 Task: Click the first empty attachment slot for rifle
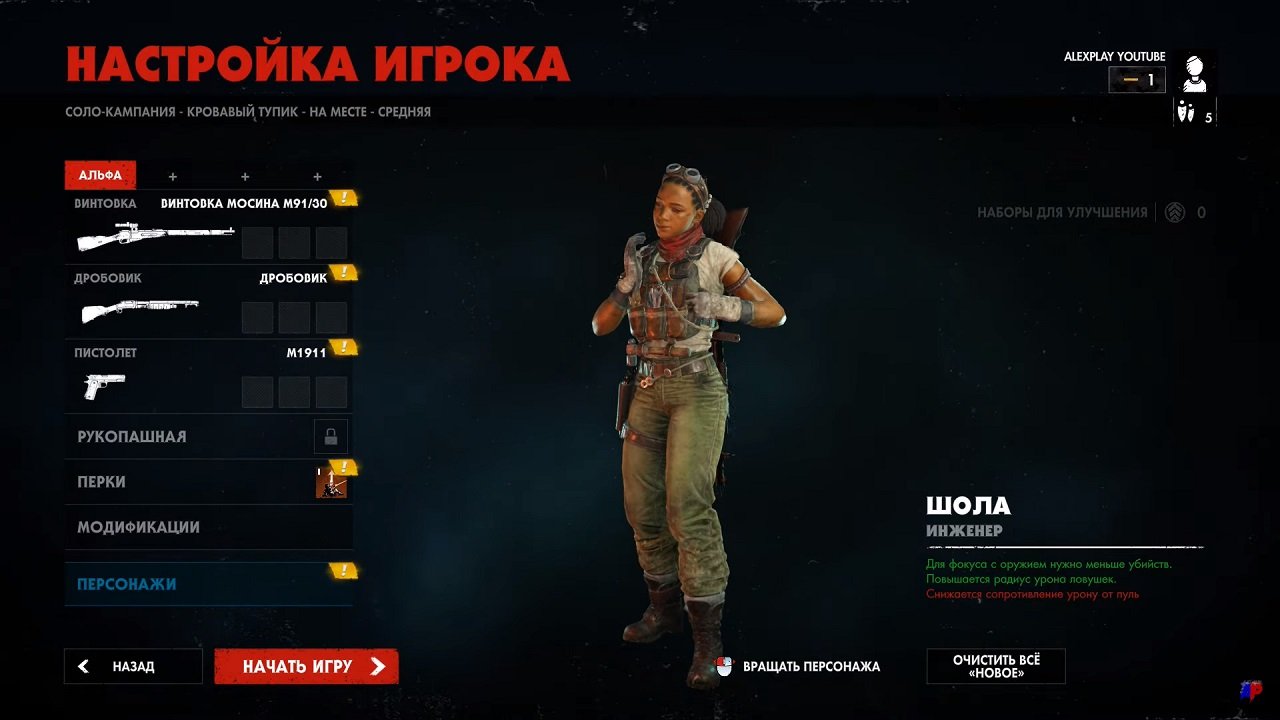coord(257,242)
